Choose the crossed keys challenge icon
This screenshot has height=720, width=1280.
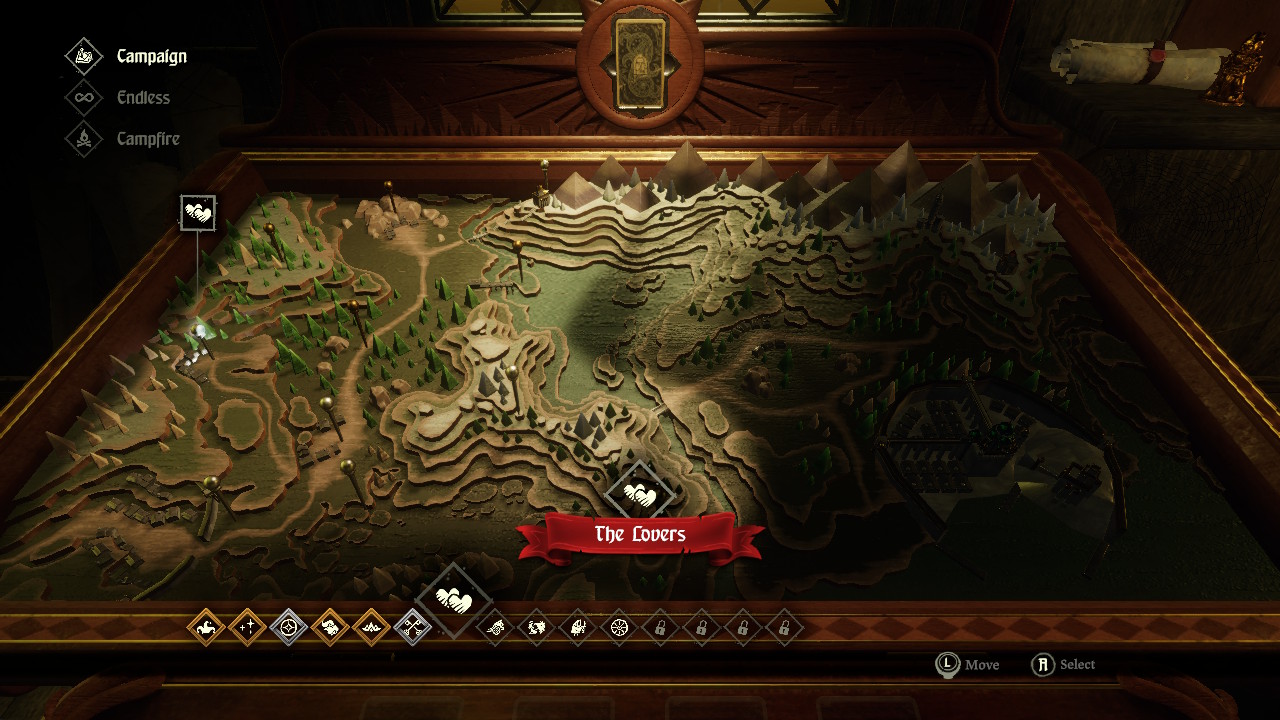click(412, 628)
